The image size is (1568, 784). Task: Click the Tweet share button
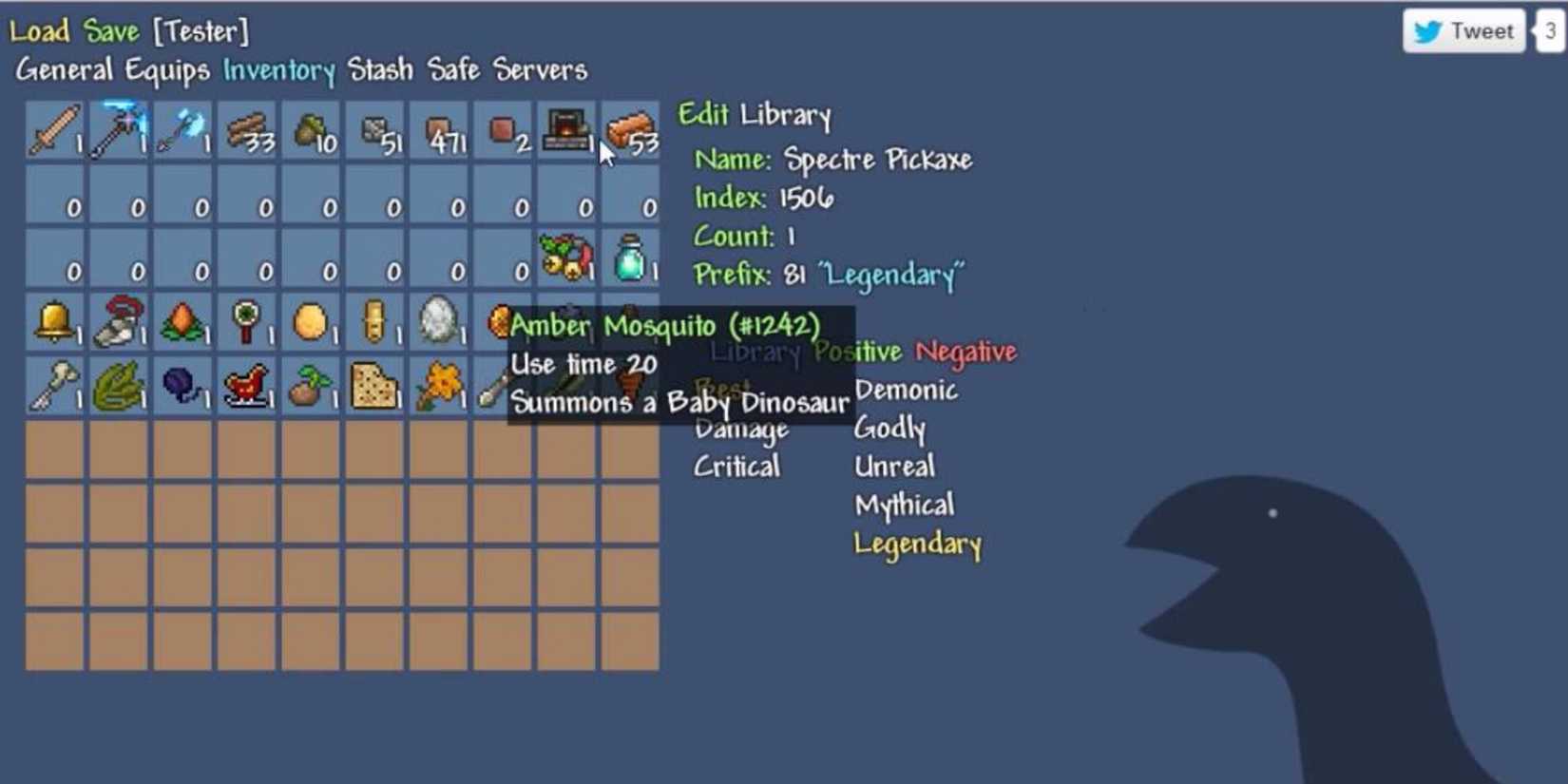1463,30
